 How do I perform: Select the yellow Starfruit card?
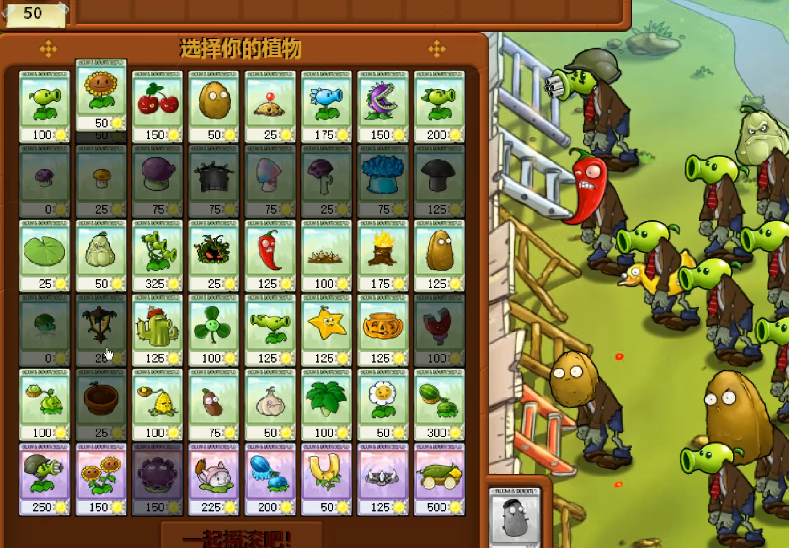tap(326, 330)
